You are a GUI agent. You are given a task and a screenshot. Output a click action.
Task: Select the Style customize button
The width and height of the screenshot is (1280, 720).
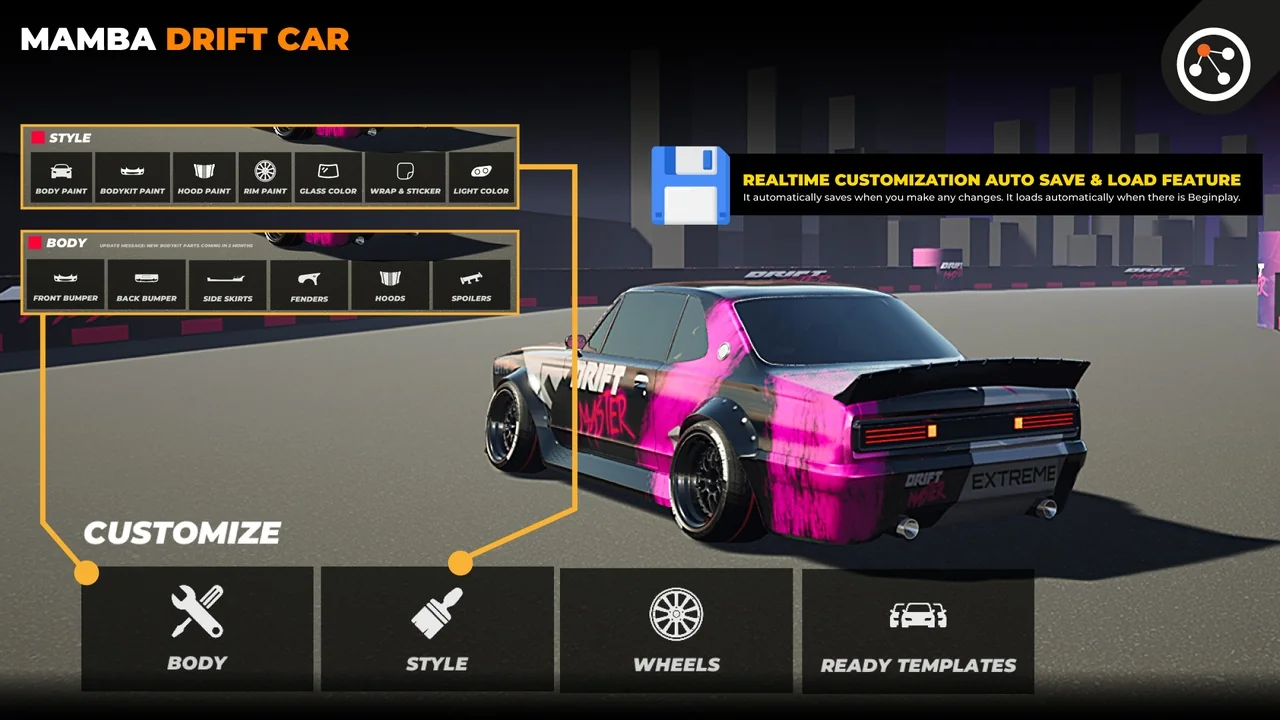[x=437, y=629]
